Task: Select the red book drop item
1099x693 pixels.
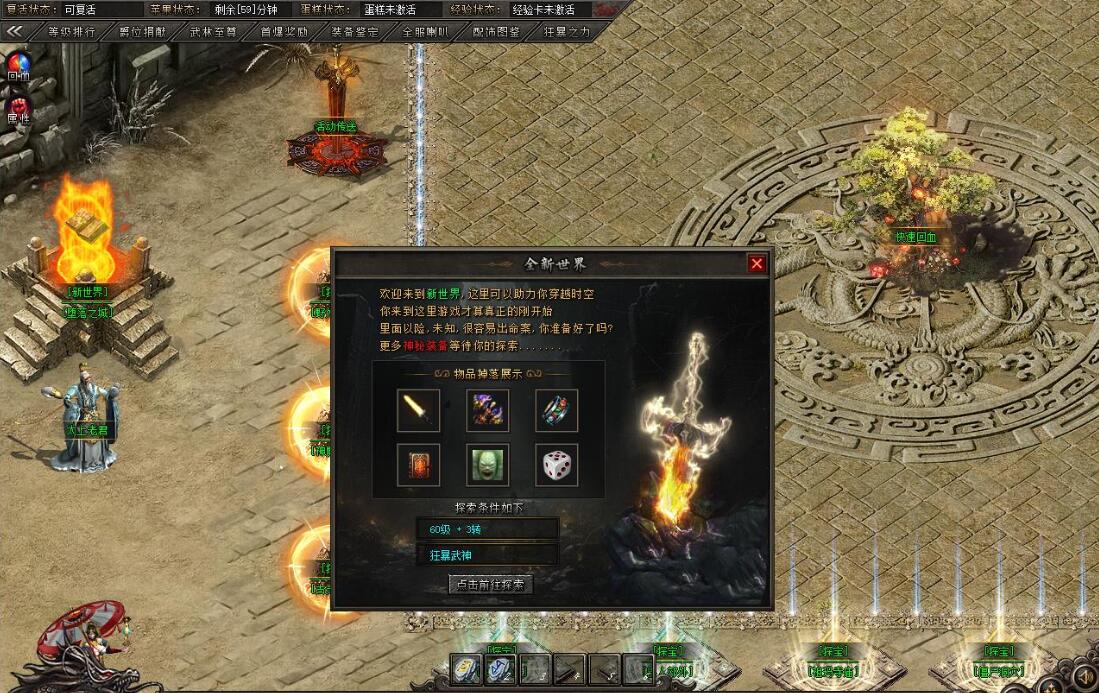Action: [x=418, y=465]
